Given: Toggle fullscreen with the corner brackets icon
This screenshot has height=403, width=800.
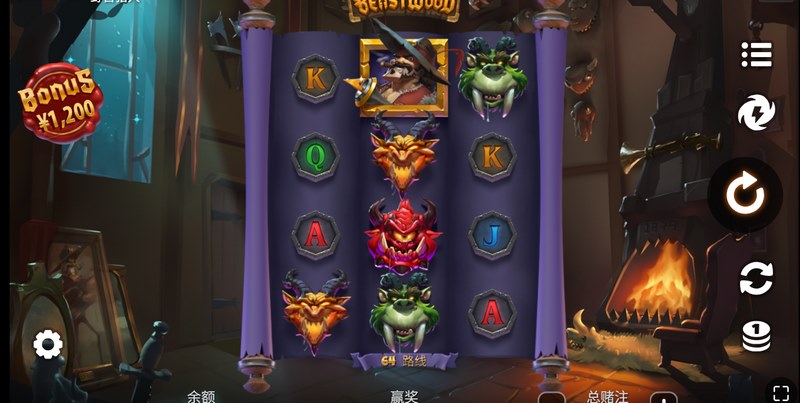Looking at the screenshot, I should coord(779,391).
